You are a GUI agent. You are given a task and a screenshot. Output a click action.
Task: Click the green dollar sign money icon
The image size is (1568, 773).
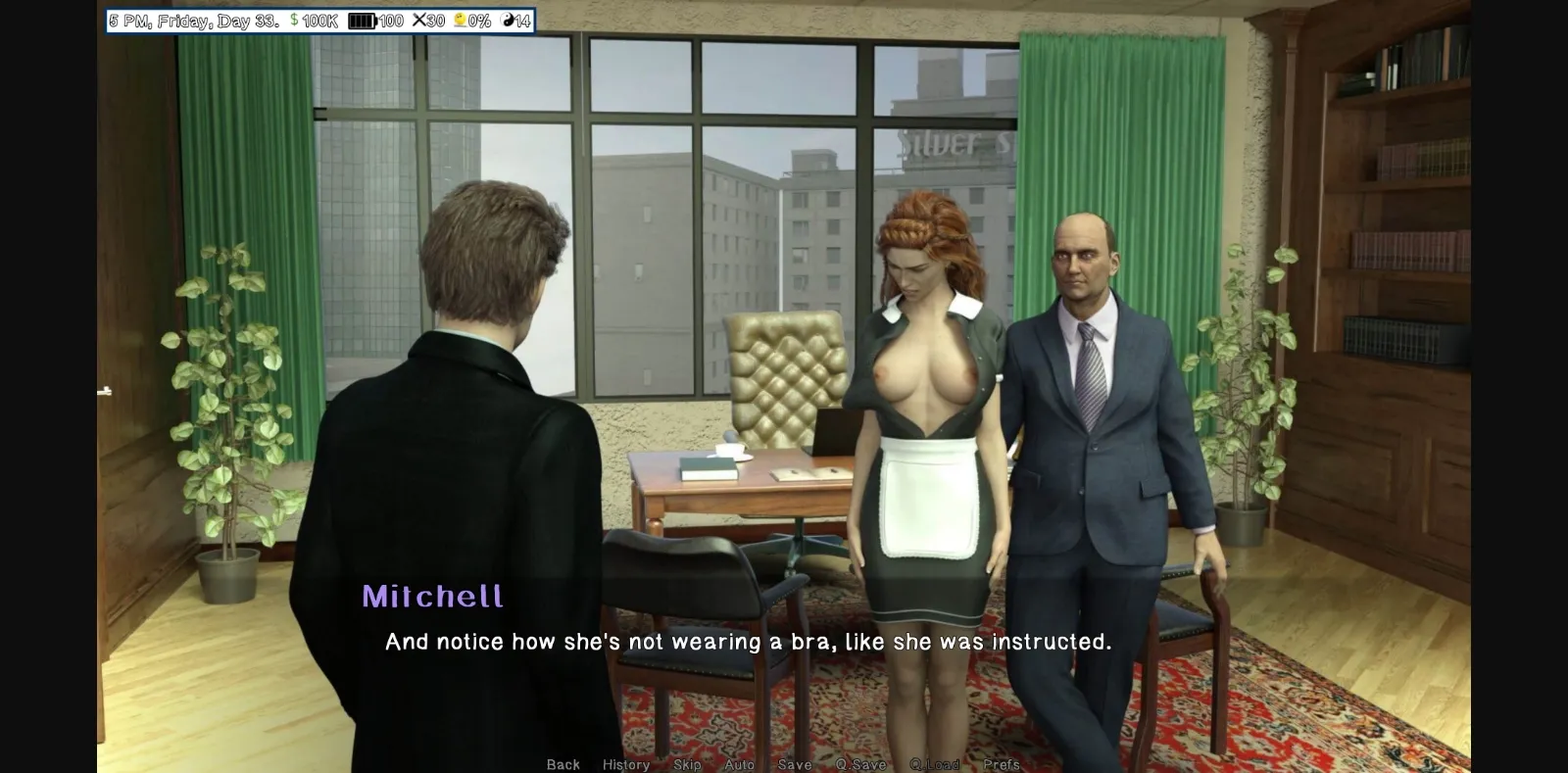click(x=292, y=18)
